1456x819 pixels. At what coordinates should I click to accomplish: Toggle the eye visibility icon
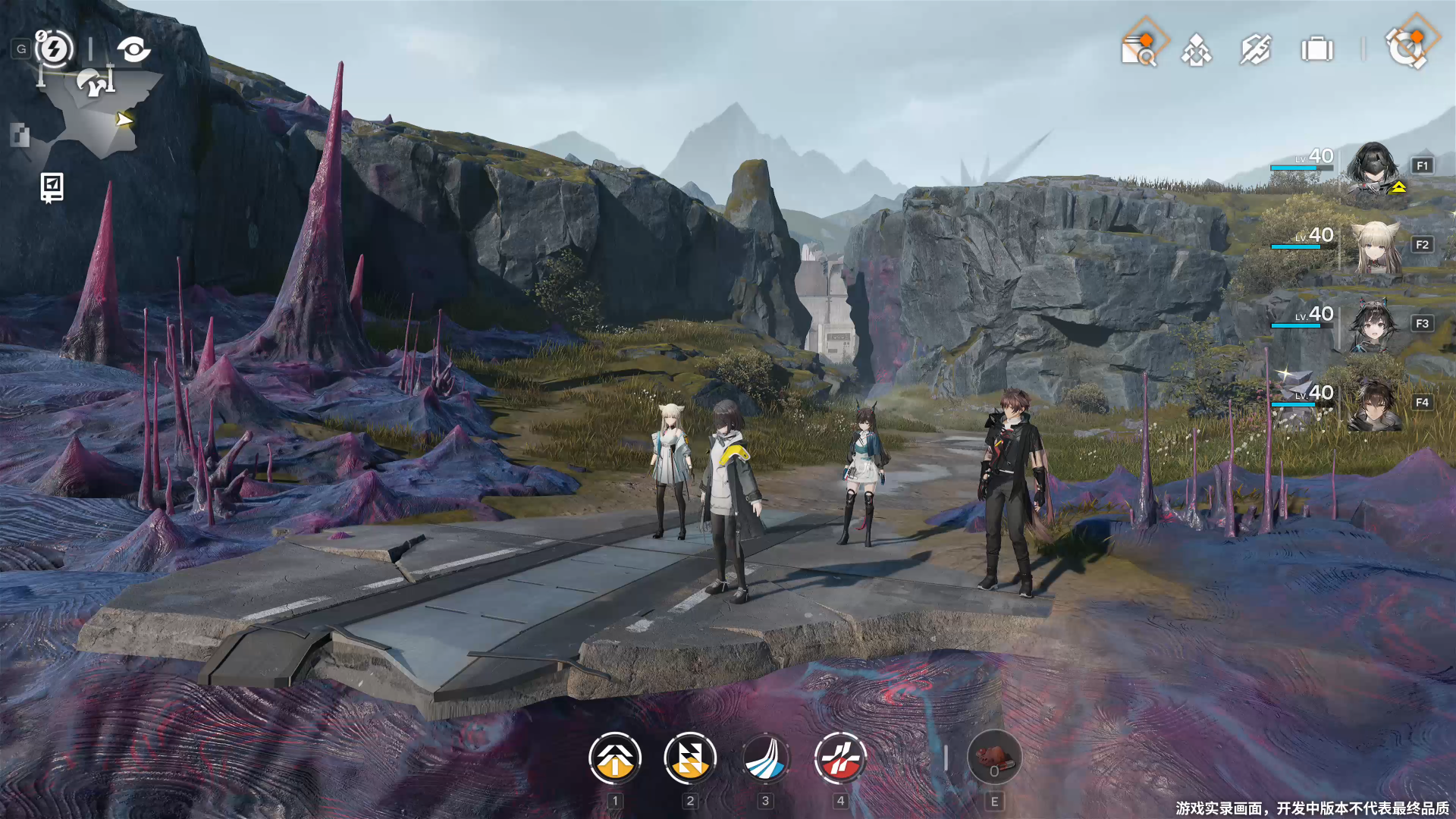[133, 50]
